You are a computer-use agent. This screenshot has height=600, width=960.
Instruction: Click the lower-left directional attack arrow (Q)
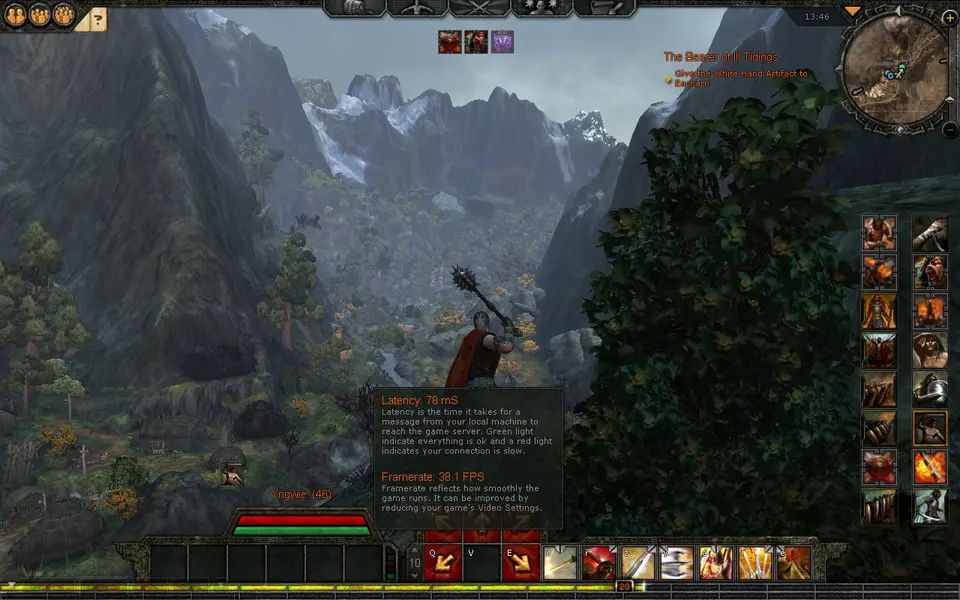tap(443, 563)
